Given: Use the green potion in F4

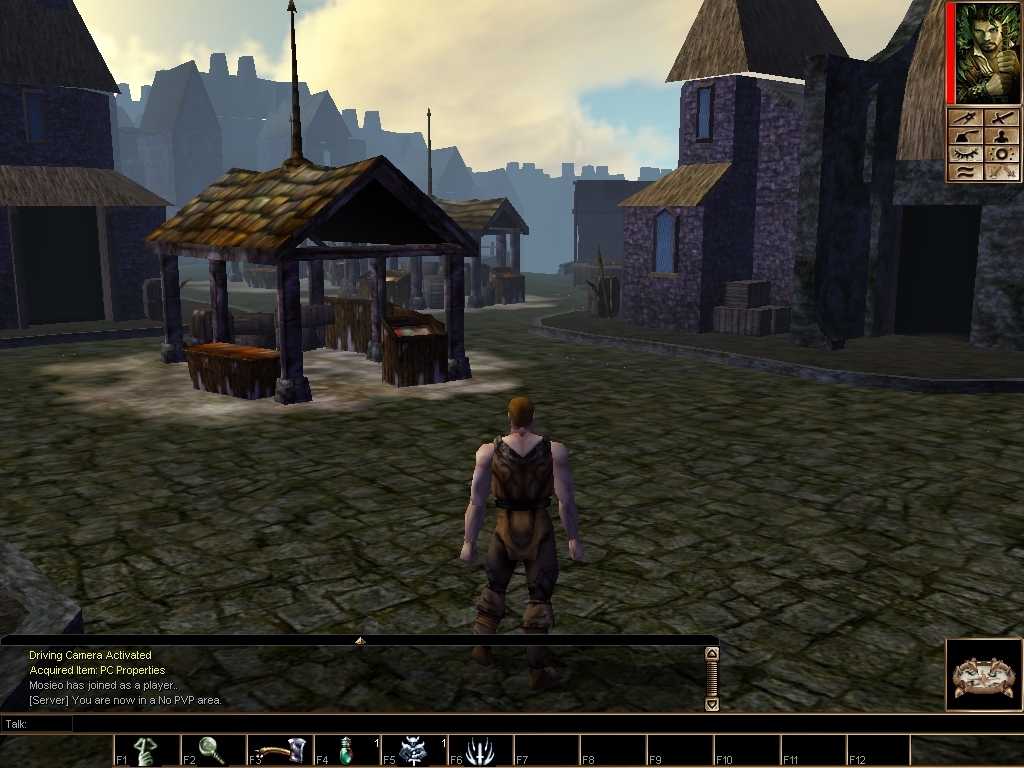Looking at the screenshot, I should (x=347, y=750).
